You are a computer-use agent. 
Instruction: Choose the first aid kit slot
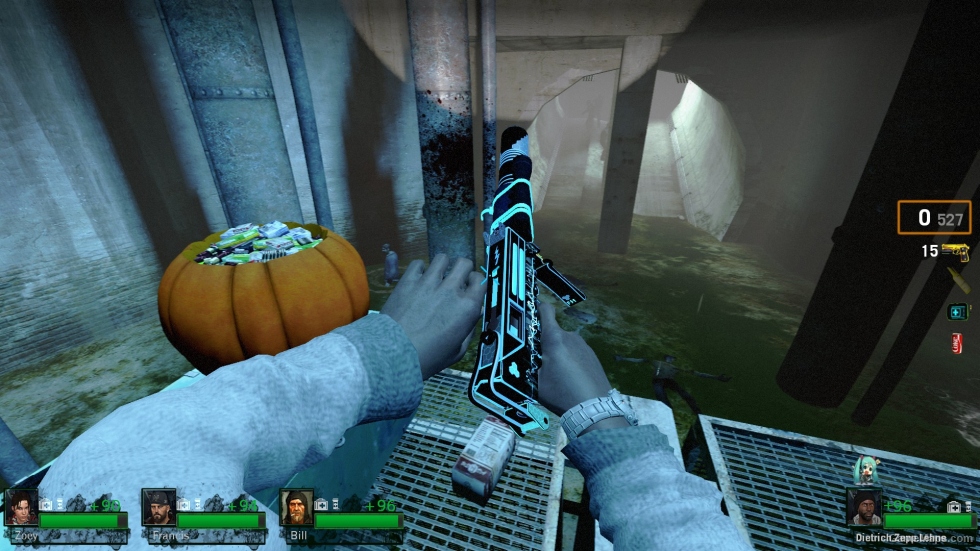click(x=956, y=312)
